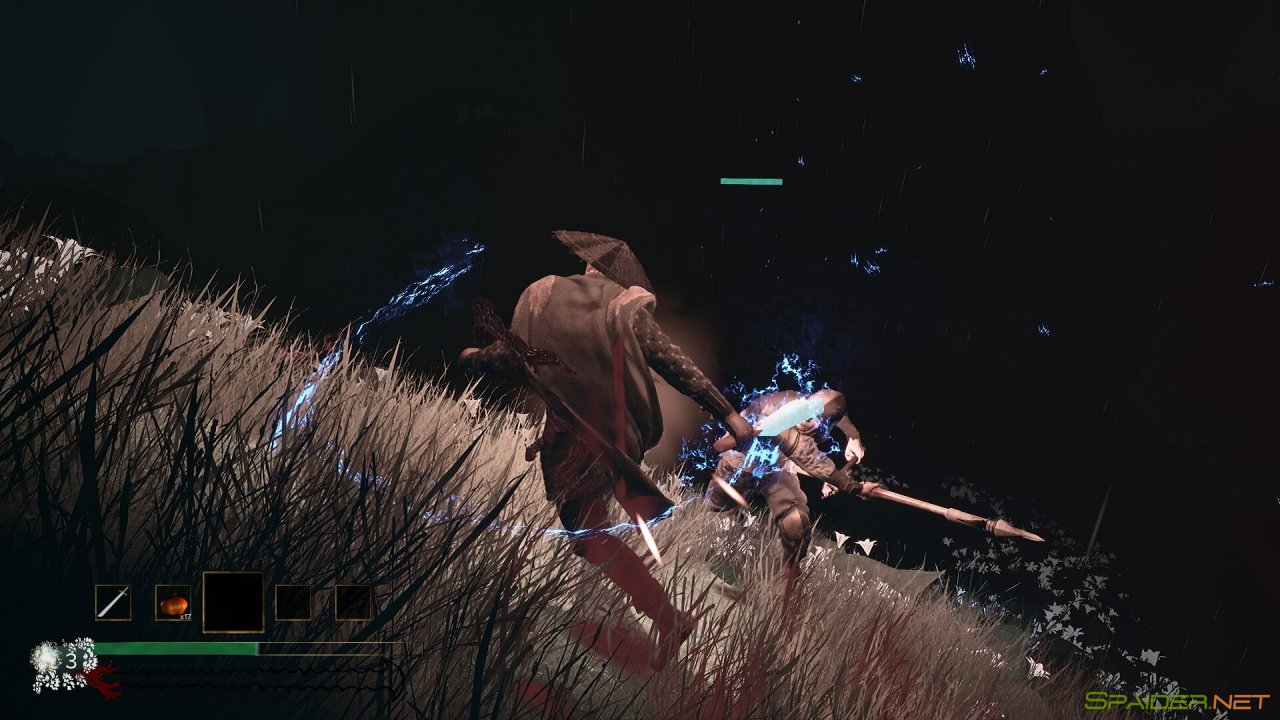Select the sword weapon in the first hotbar slot

112,601
